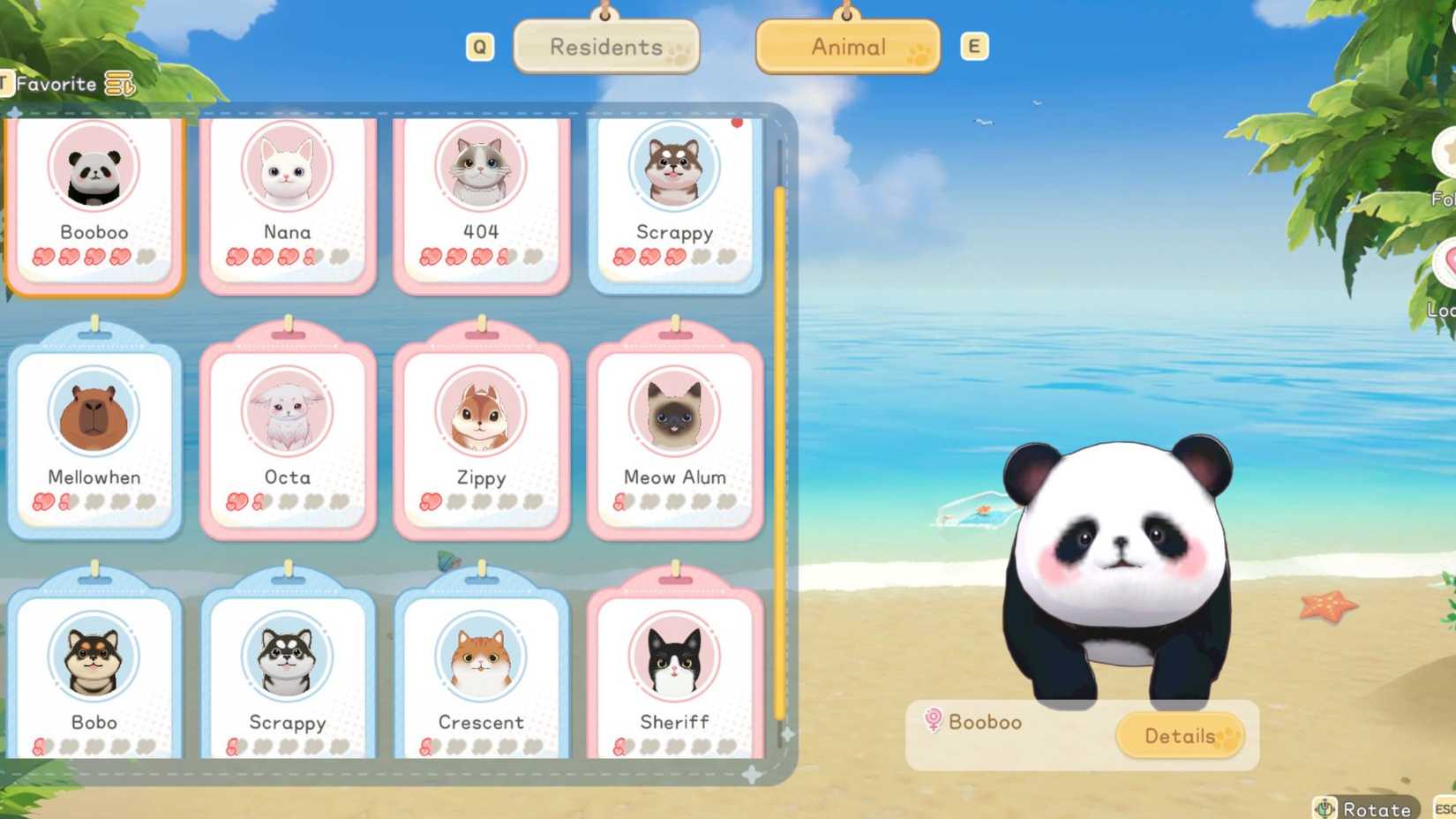Switch to the Animal tab
The height and width of the screenshot is (819, 1456).
pos(846,47)
